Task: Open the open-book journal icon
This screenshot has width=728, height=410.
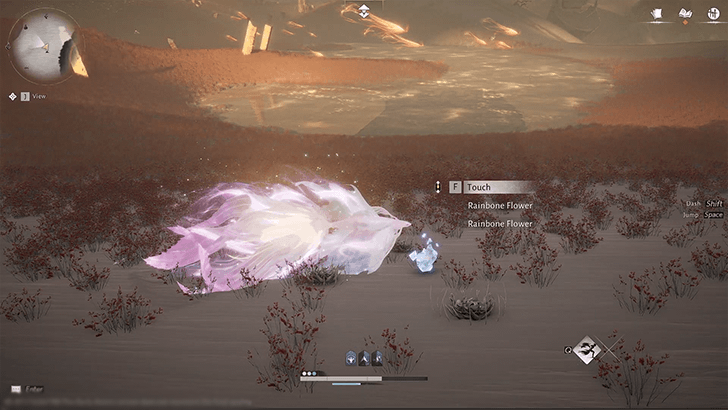Action: 685,14
